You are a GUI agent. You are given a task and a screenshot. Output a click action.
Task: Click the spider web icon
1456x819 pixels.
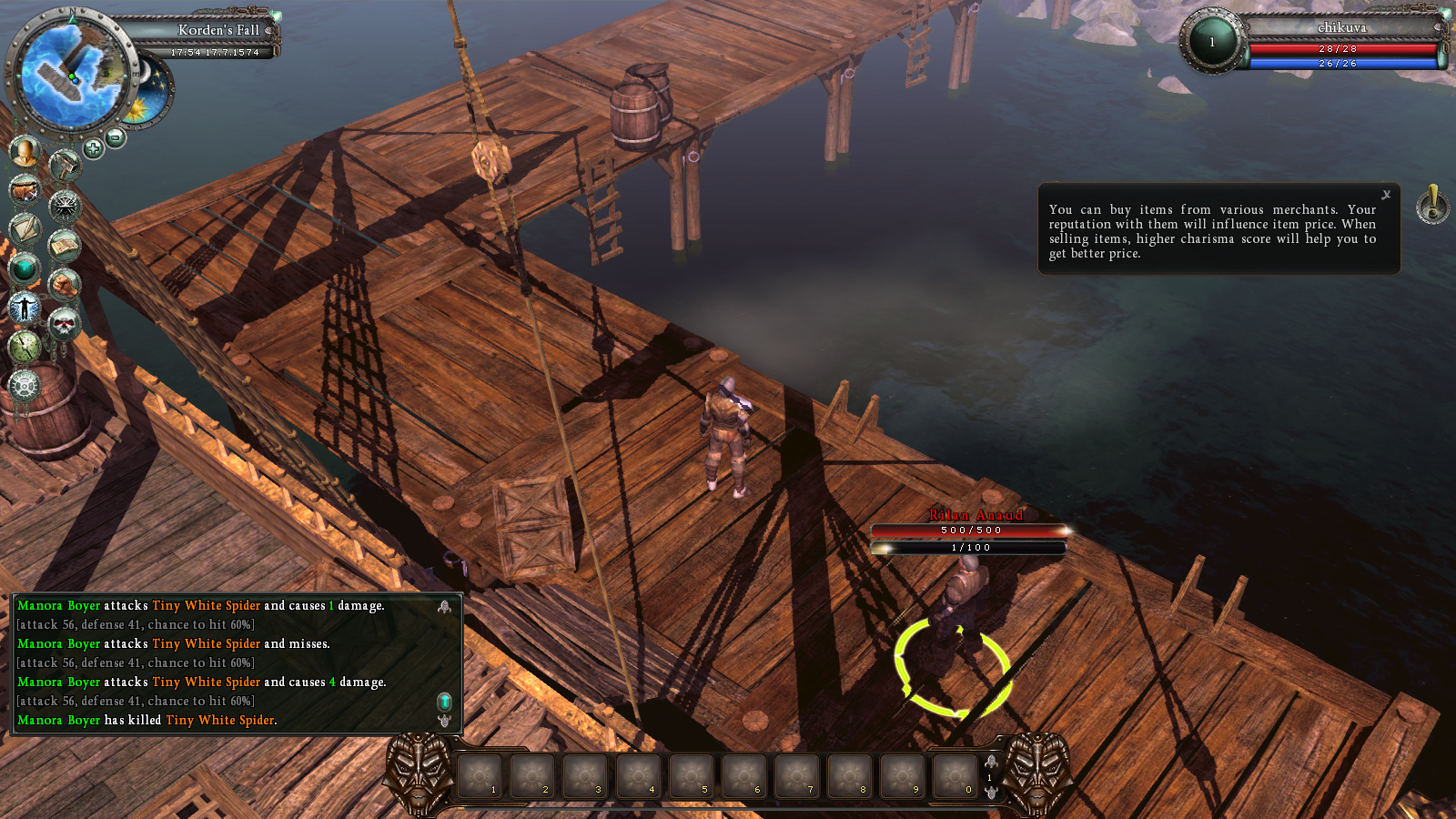65,207
